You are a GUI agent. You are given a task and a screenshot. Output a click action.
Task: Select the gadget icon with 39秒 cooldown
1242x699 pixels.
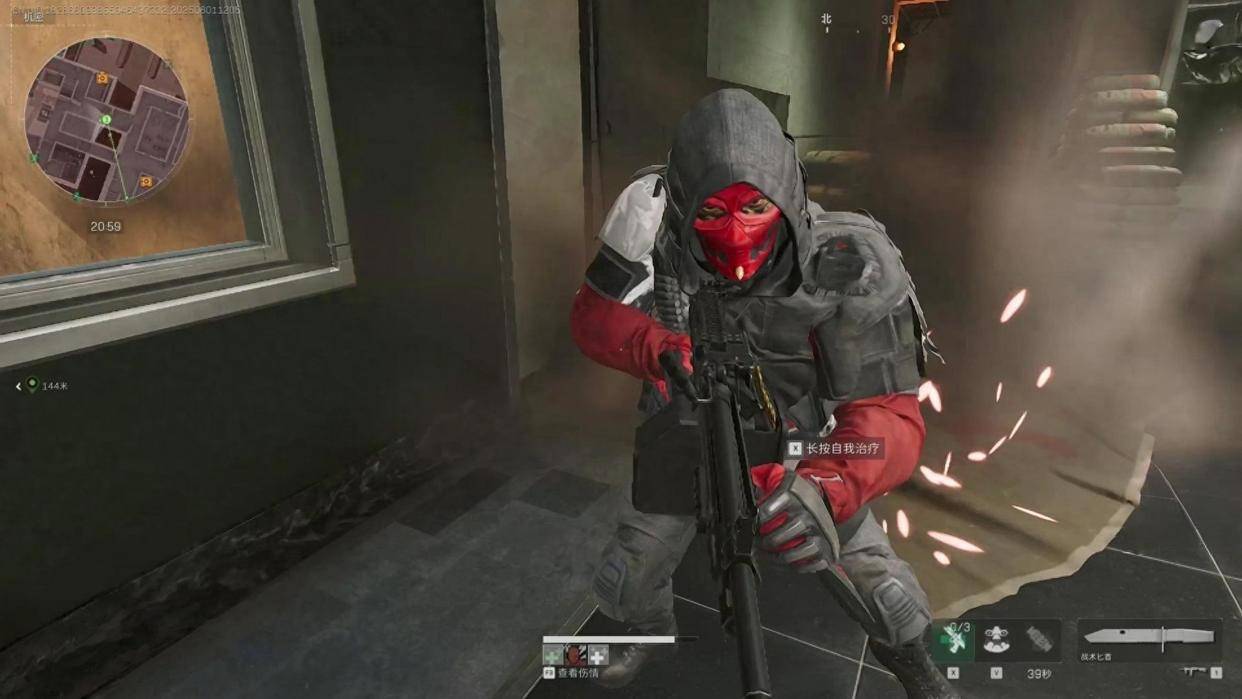tap(1039, 640)
